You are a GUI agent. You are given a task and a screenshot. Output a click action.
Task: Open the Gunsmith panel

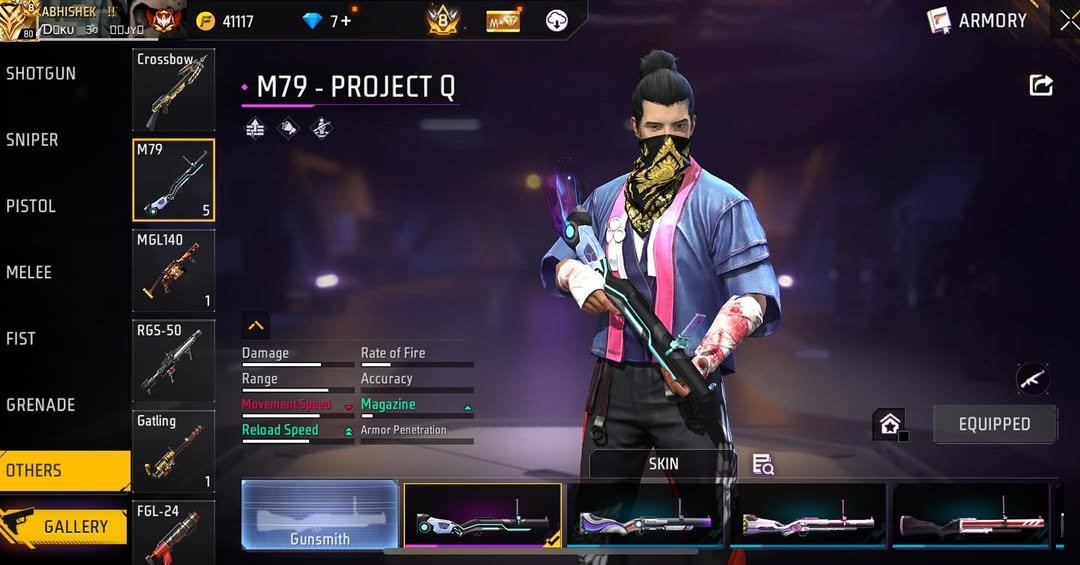tap(320, 515)
